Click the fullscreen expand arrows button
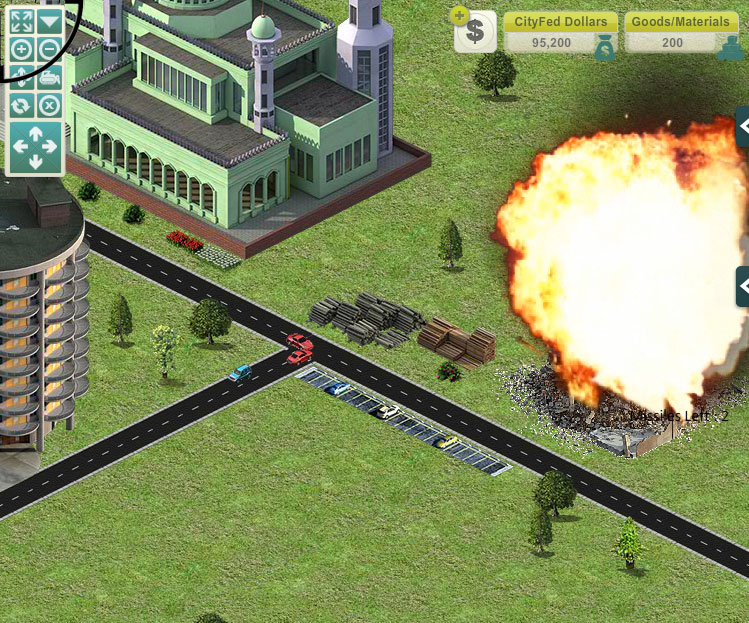The height and width of the screenshot is (623, 749). pyautogui.click(x=21, y=20)
